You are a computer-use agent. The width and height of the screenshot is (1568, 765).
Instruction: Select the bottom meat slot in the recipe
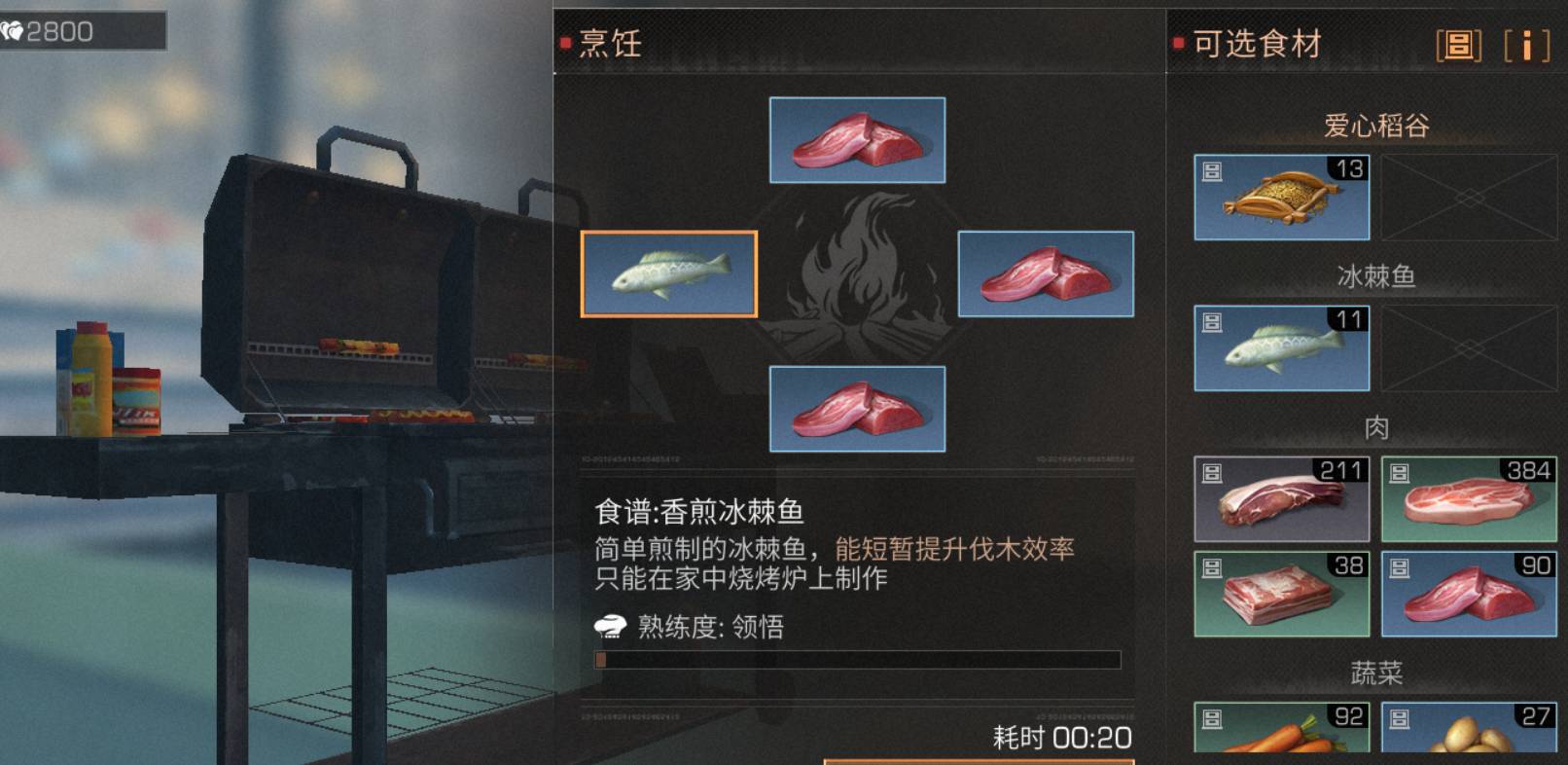pyautogui.click(x=856, y=409)
